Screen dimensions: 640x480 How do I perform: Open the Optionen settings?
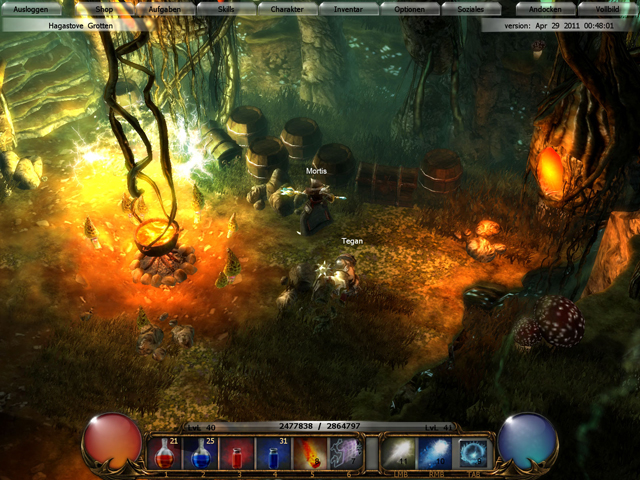click(409, 8)
